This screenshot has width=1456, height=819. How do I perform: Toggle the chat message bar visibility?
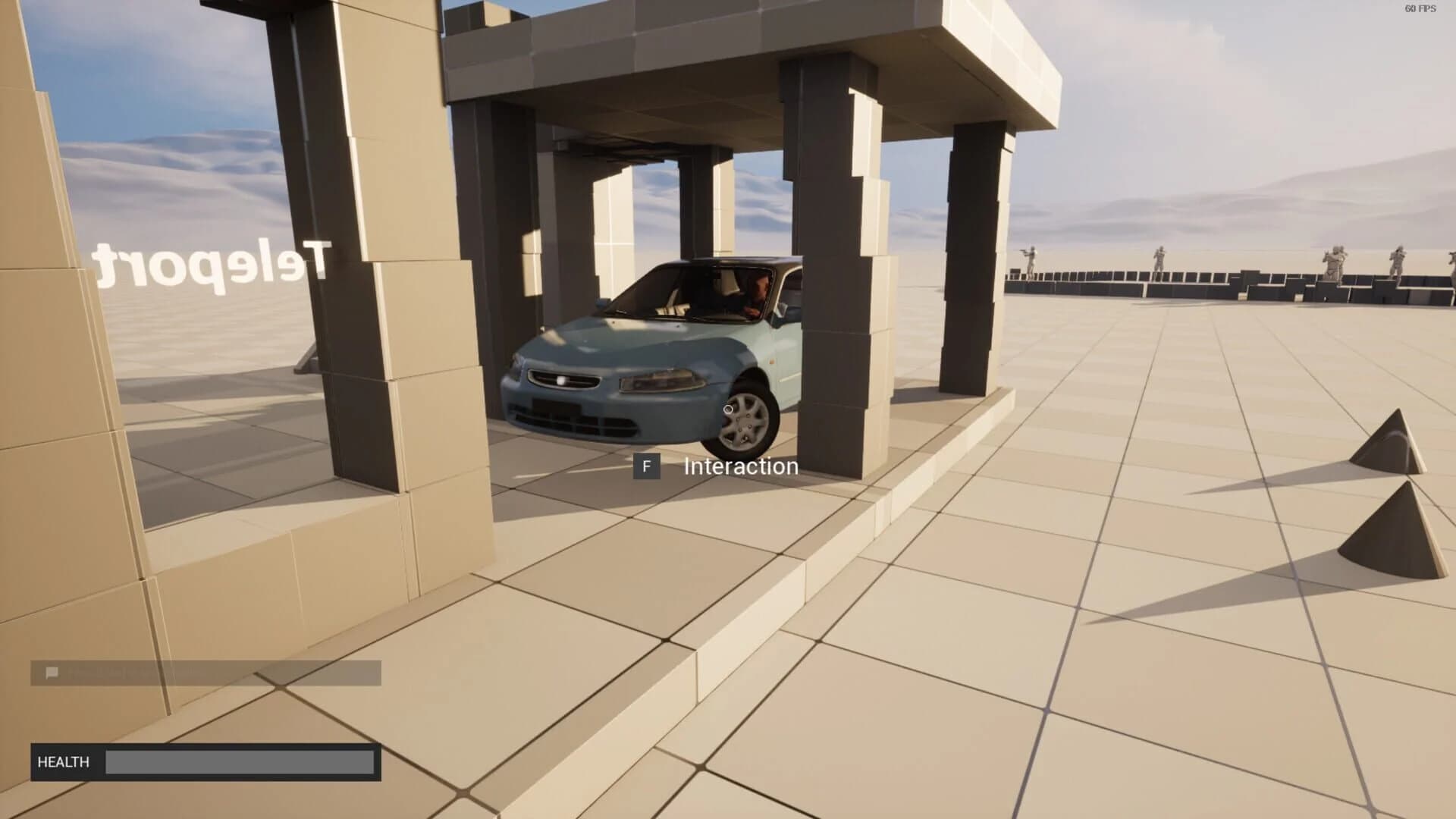[205, 672]
